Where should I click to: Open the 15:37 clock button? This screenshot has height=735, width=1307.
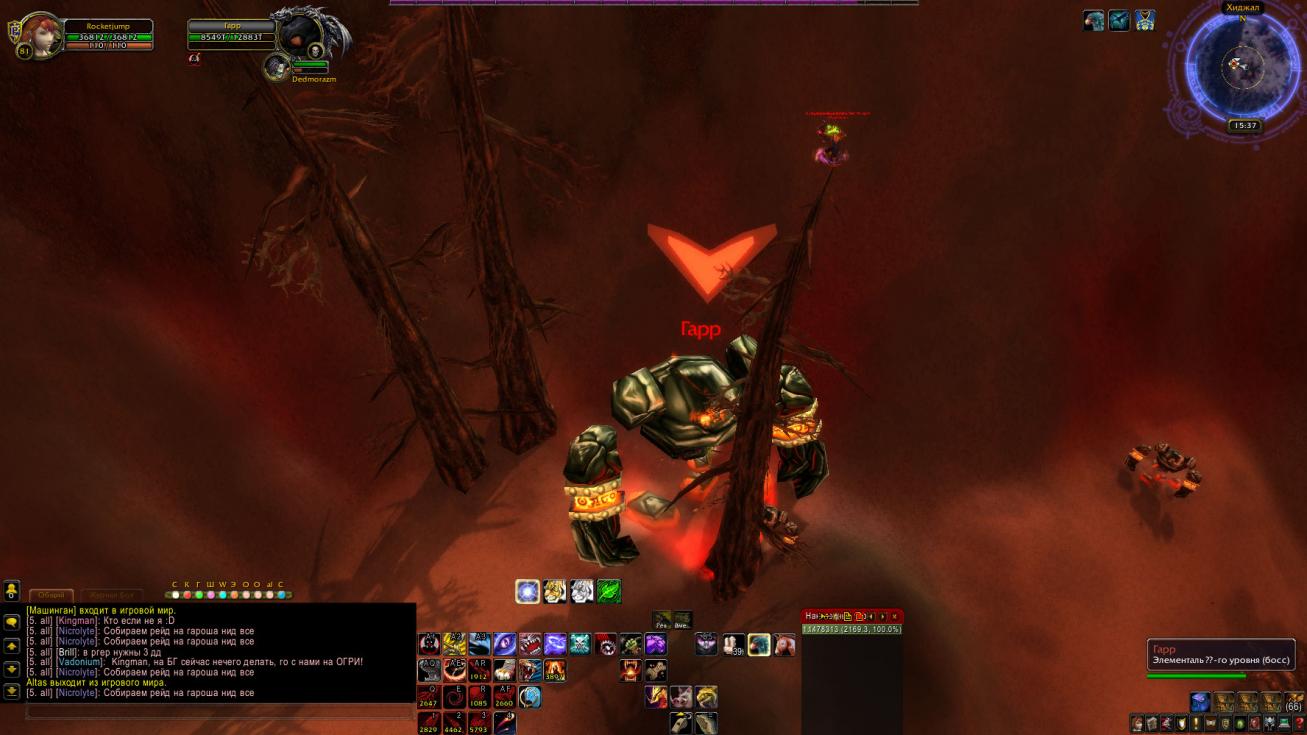click(x=1244, y=126)
